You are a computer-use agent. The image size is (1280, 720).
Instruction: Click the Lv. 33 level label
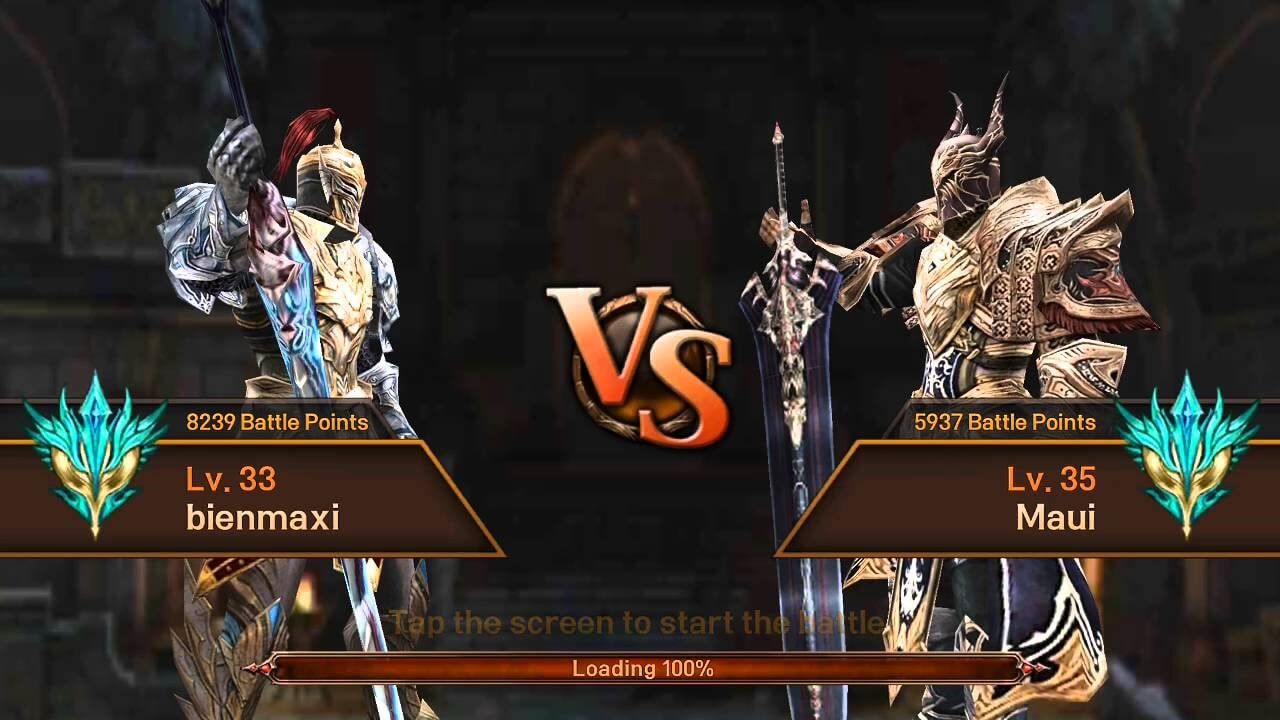[x=233, y=480]
